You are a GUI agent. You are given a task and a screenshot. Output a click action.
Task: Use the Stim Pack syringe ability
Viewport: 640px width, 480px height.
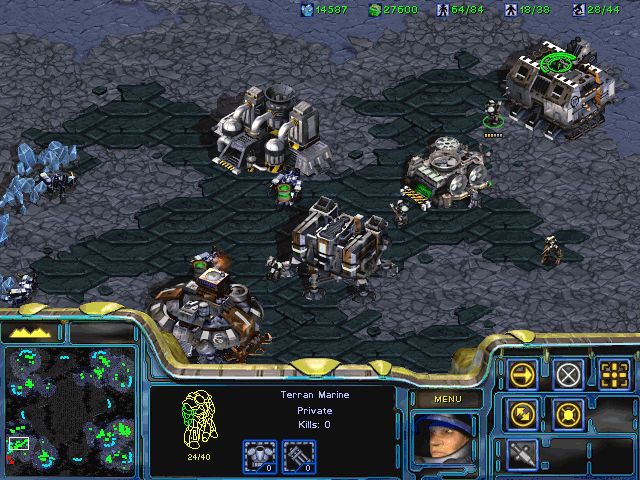pos(523,454)
